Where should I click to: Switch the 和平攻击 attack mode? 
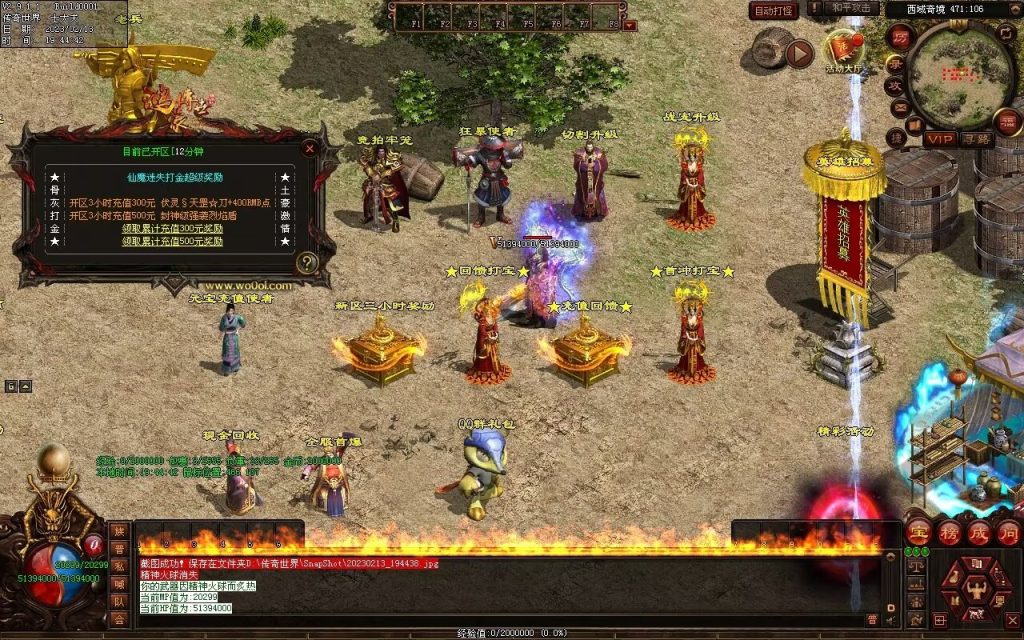click(853, 8)
